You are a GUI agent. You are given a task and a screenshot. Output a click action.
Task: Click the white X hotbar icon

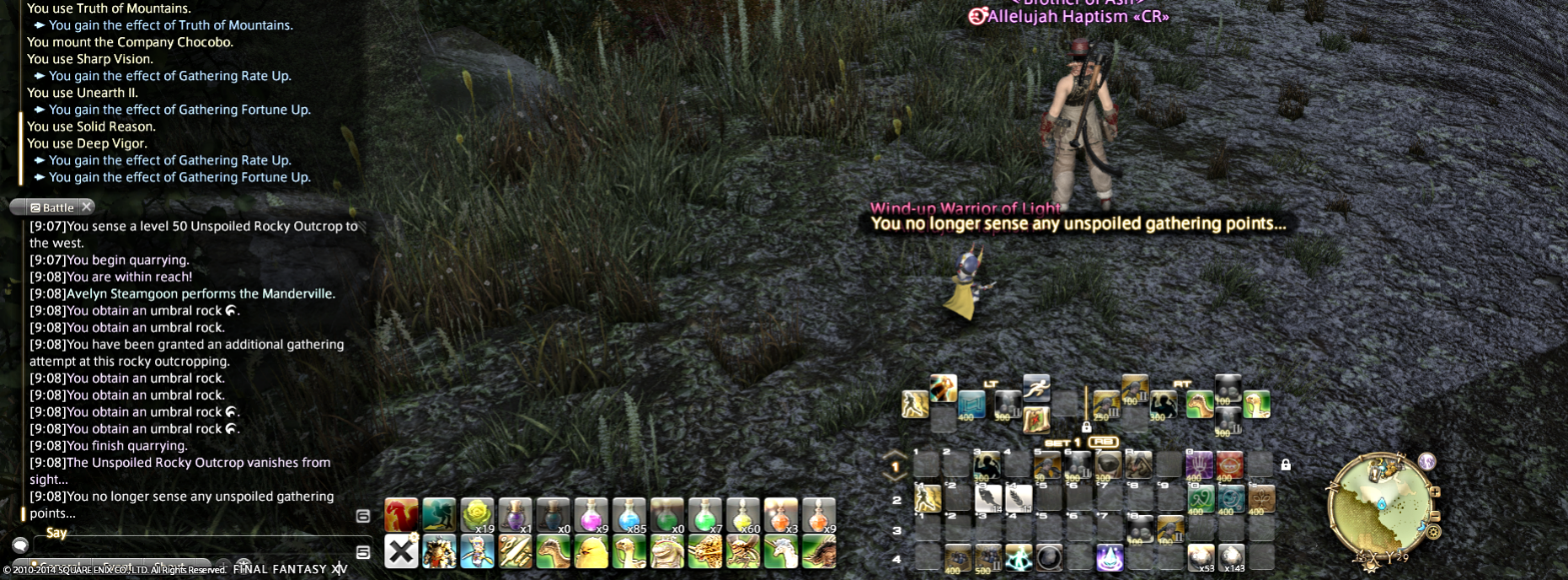(401, 552)
